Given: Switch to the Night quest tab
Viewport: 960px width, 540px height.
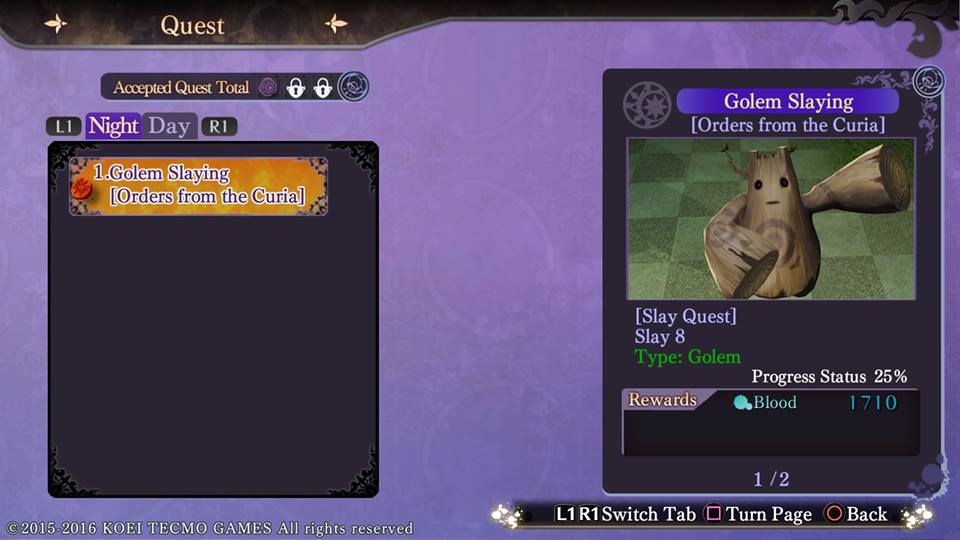Looking at the screenshot, I should [x=113, y=126].
